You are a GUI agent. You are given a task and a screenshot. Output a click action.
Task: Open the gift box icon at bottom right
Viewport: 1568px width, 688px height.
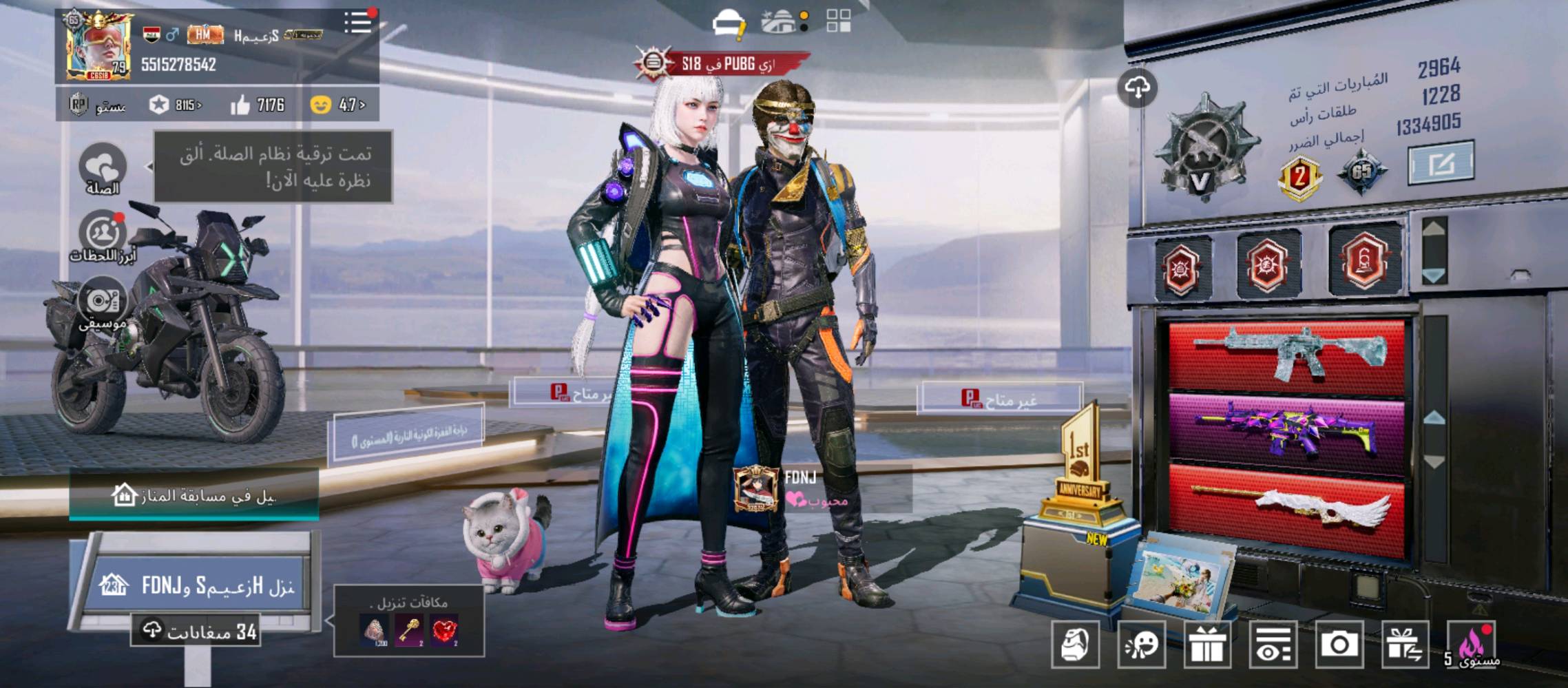point(1206,645)
